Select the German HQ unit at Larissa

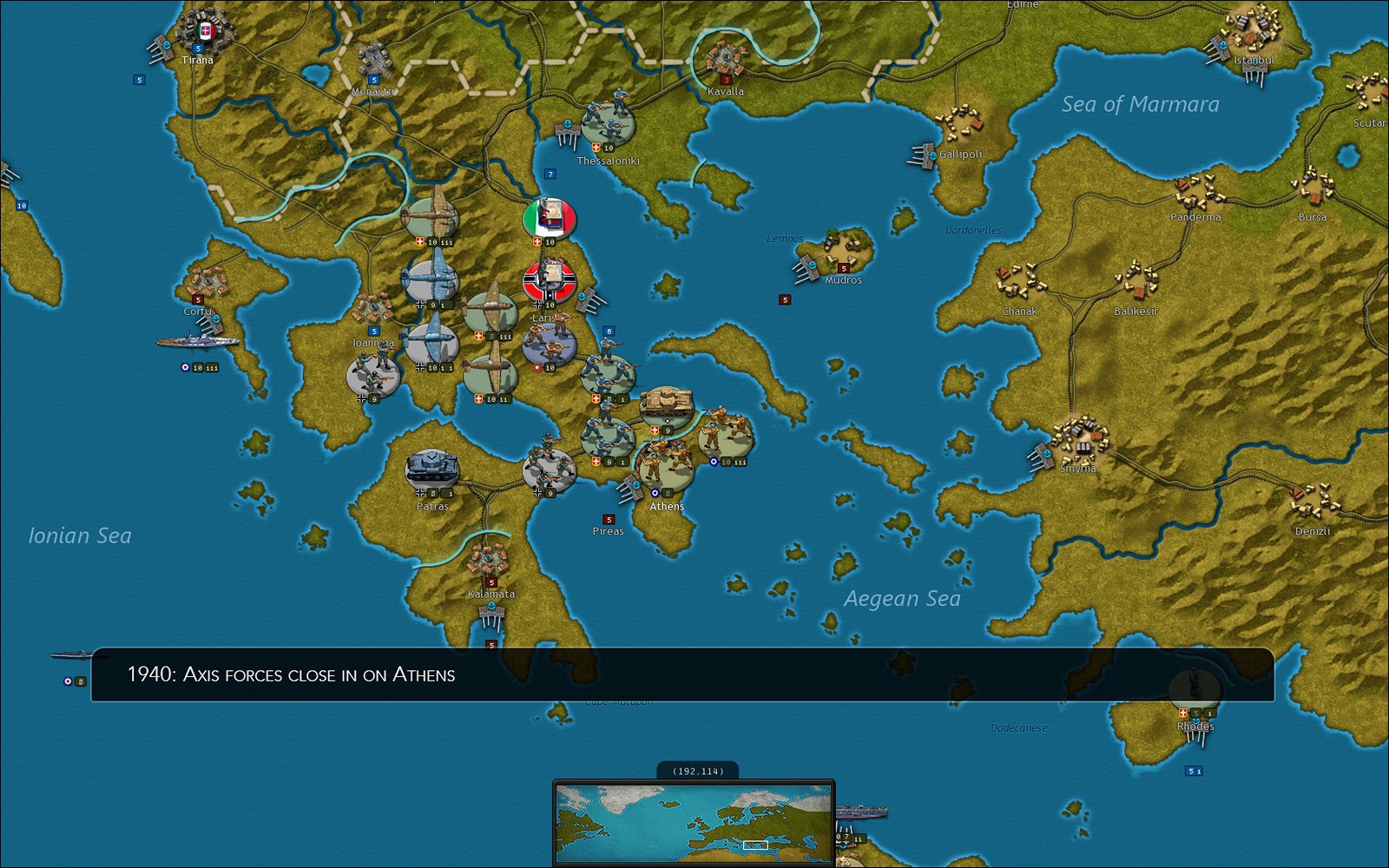click(549, 279)
